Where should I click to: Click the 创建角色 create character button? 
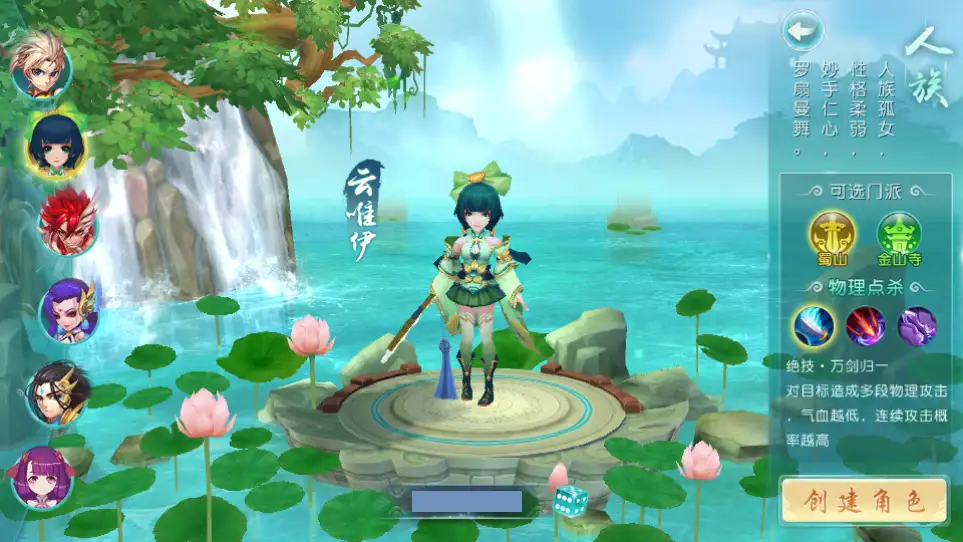pyautogui.click(x=864, y=501)
